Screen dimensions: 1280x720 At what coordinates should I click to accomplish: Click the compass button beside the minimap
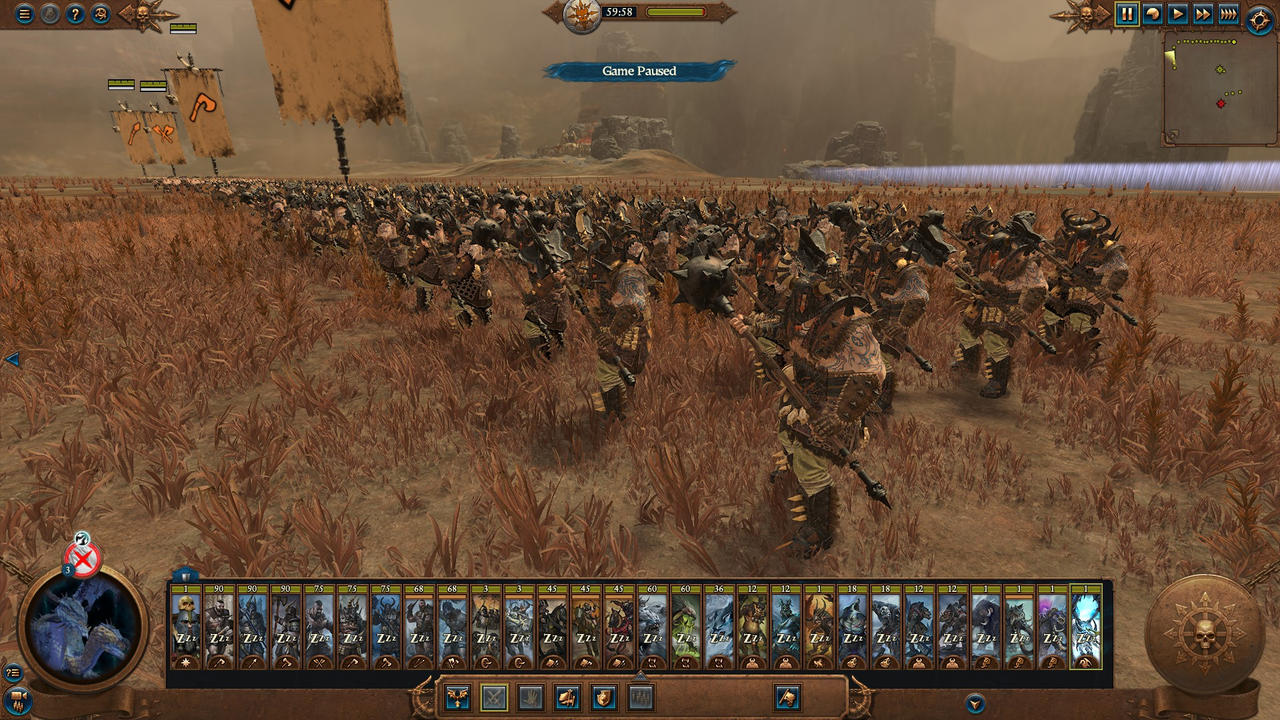pos(1260,18)
